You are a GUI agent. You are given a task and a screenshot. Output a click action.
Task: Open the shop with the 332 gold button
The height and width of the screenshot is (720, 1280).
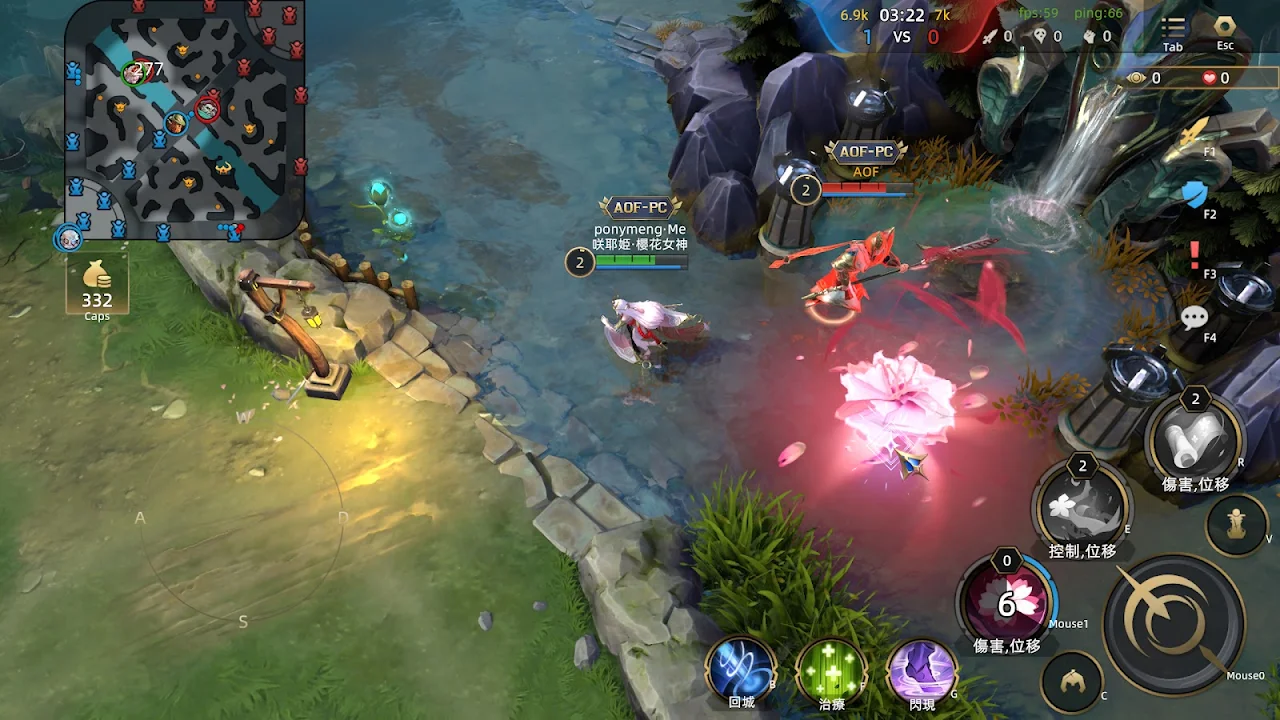(97, 286)
